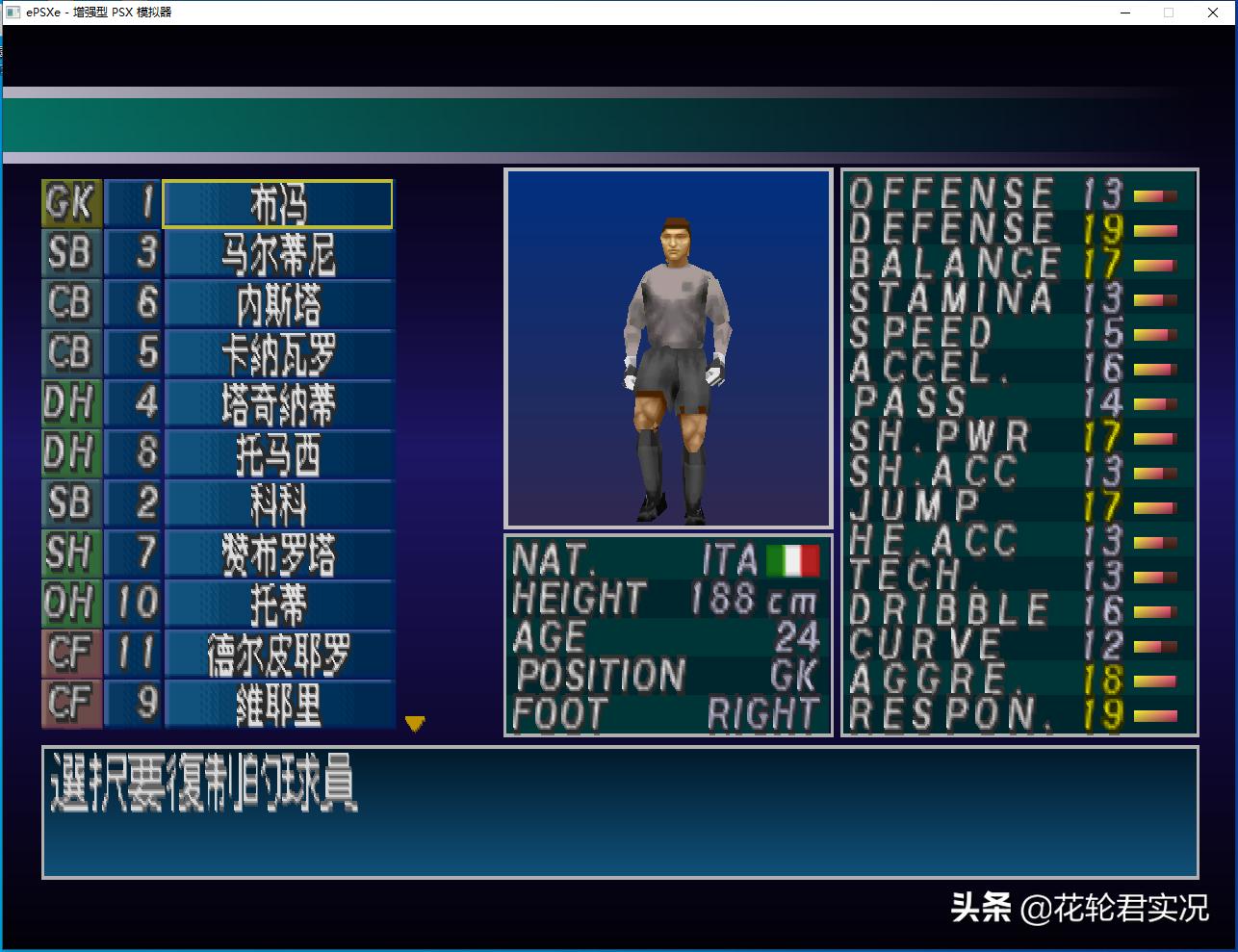The image size is (1238, 952).
Task: Minimize the ePSXe window
Action: (x=1125, y=13)
